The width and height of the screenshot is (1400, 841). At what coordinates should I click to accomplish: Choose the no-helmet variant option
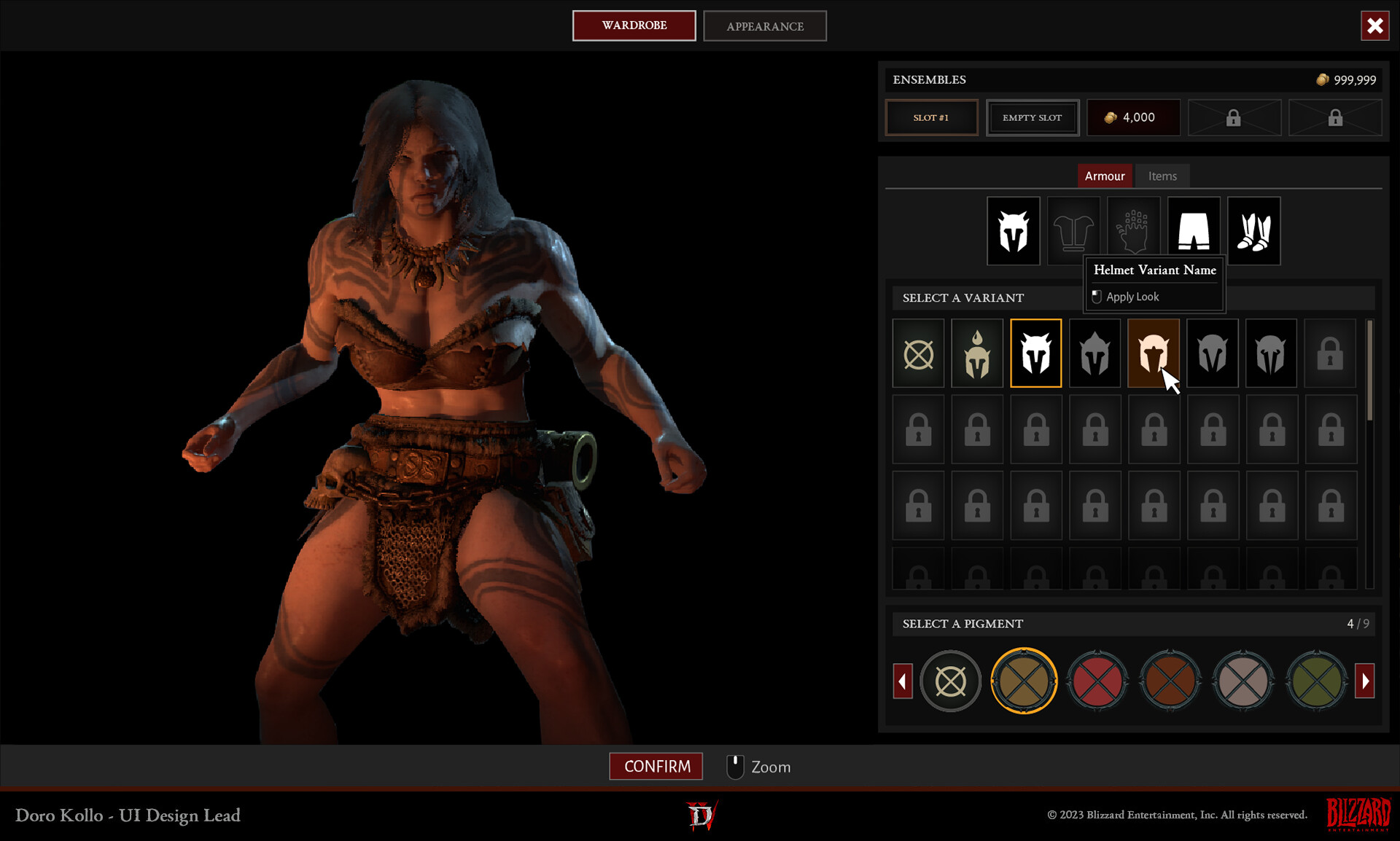point(918,353)
